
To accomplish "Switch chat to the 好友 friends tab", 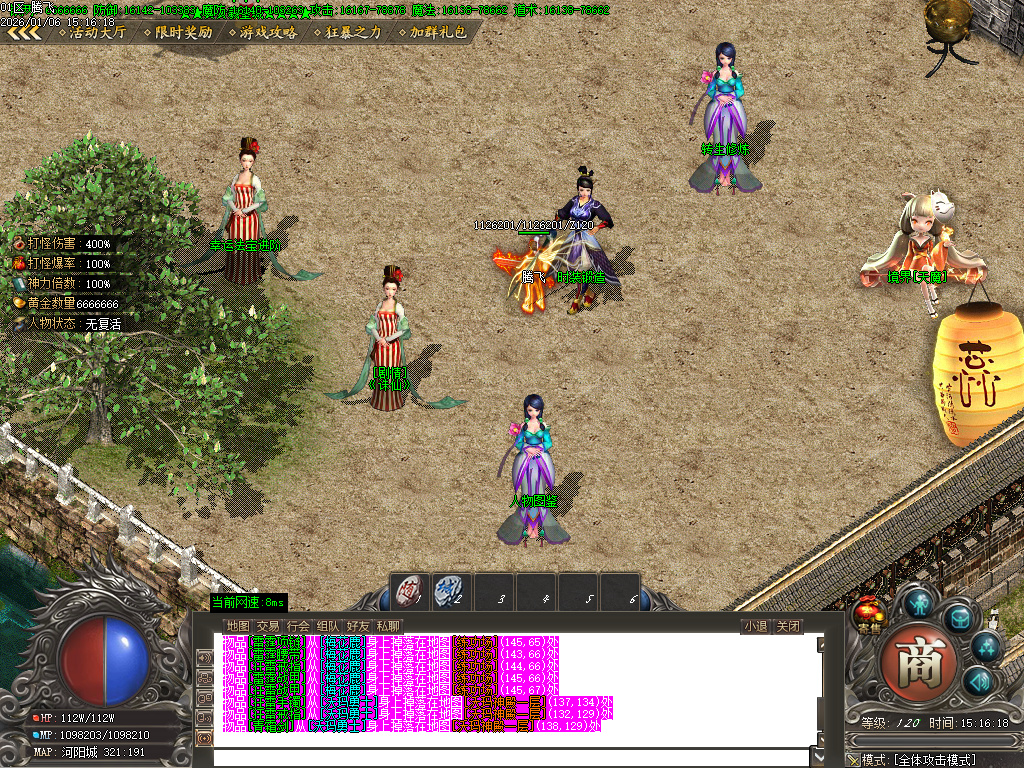I will coord(358,626).
